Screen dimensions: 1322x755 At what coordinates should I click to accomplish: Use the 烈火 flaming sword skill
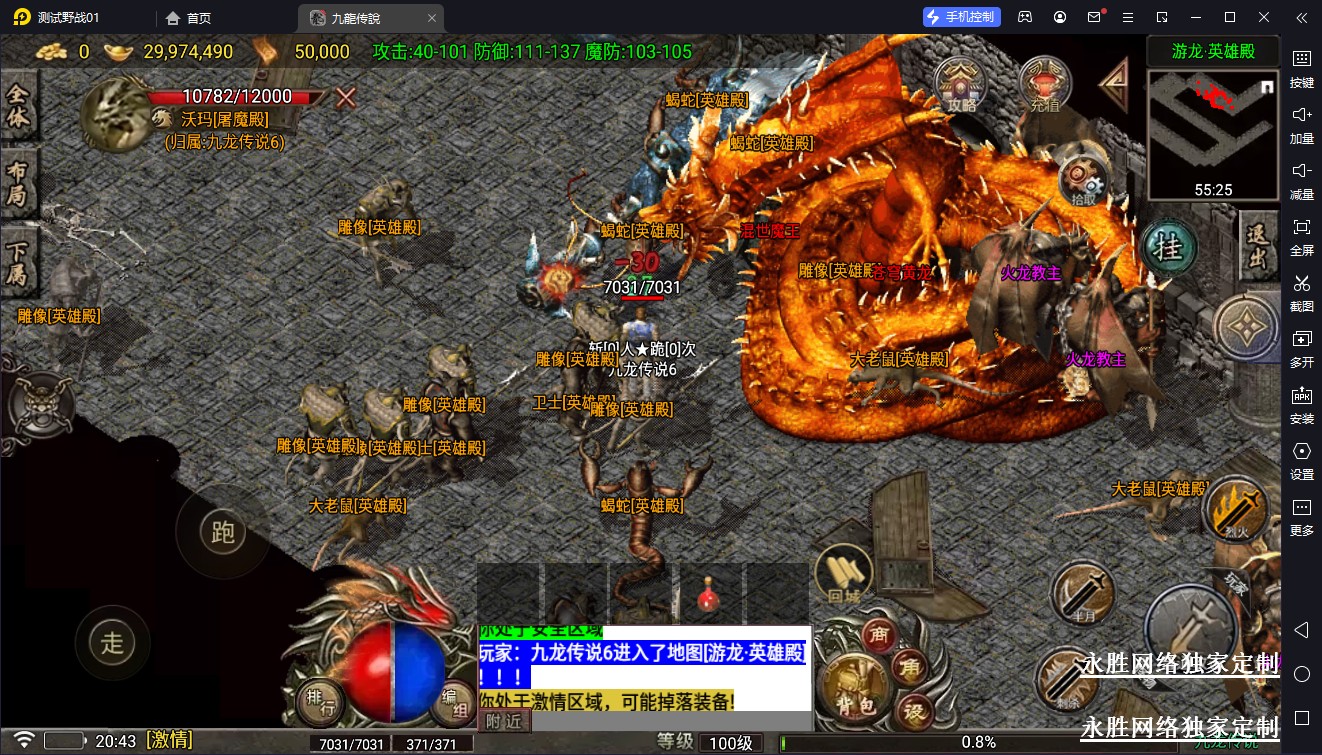click(1238, 510)
